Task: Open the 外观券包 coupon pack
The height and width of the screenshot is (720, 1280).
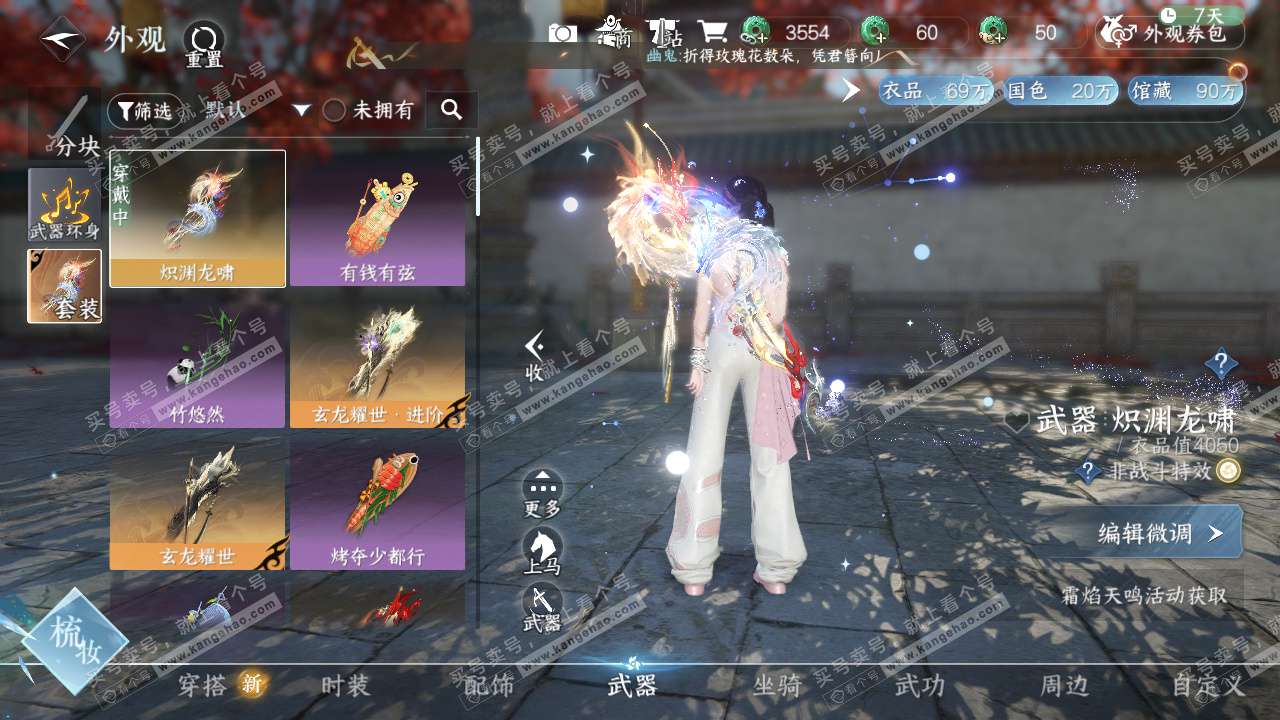Action: click(x=1171, y=33)
